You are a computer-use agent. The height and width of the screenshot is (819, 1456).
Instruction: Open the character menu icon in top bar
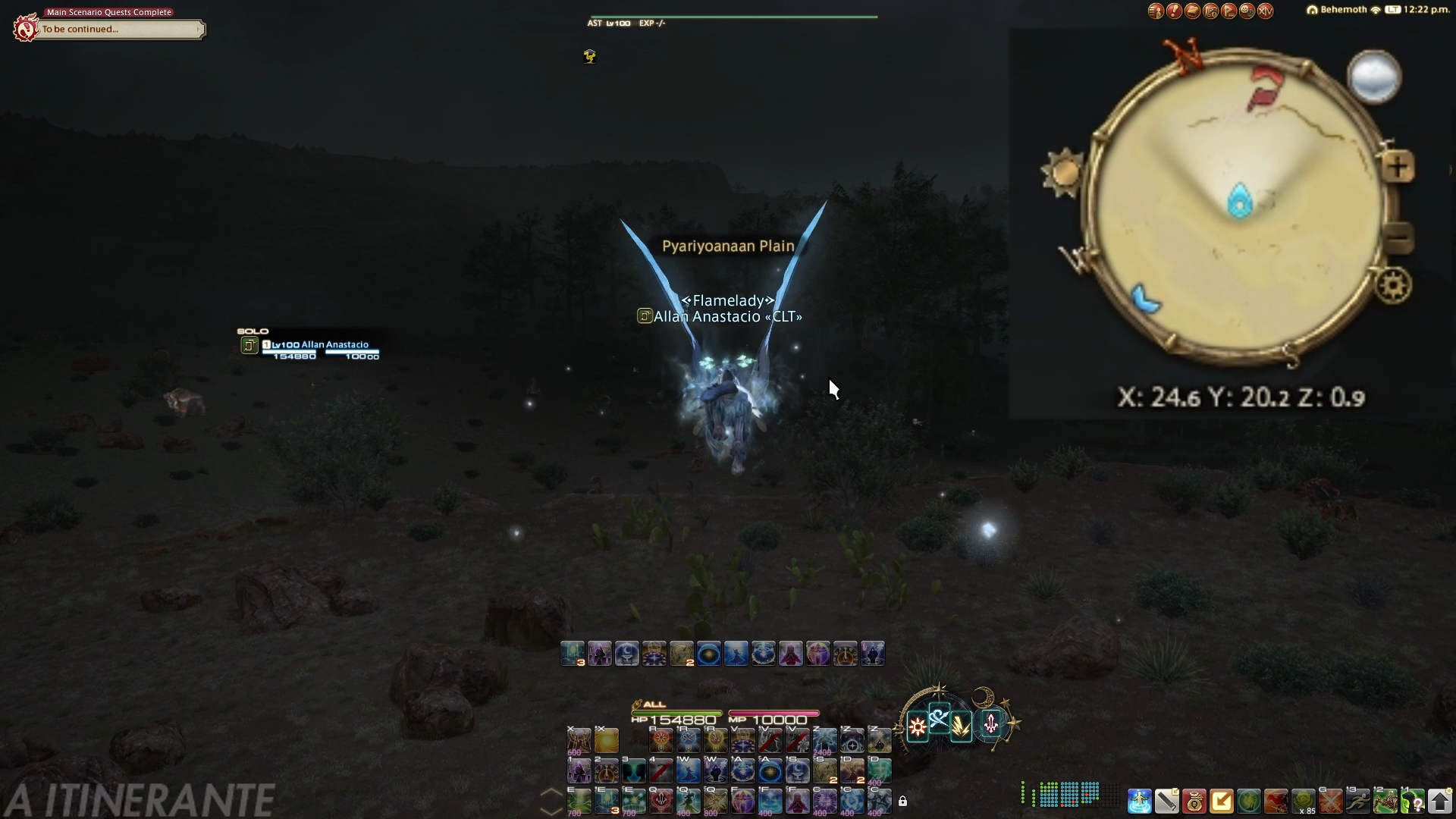1156,11
